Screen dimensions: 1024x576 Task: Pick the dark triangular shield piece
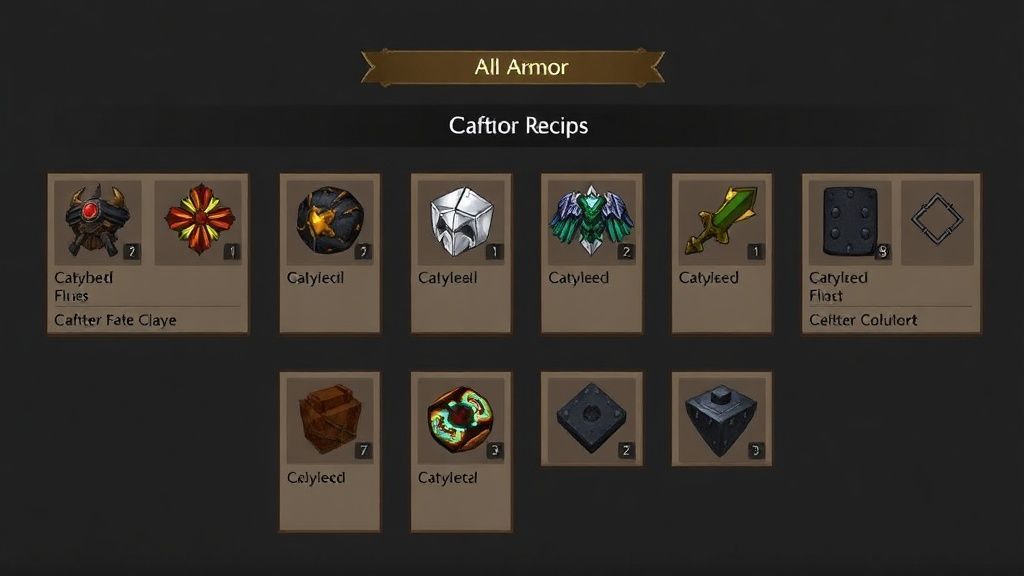[x=721, y=418]
